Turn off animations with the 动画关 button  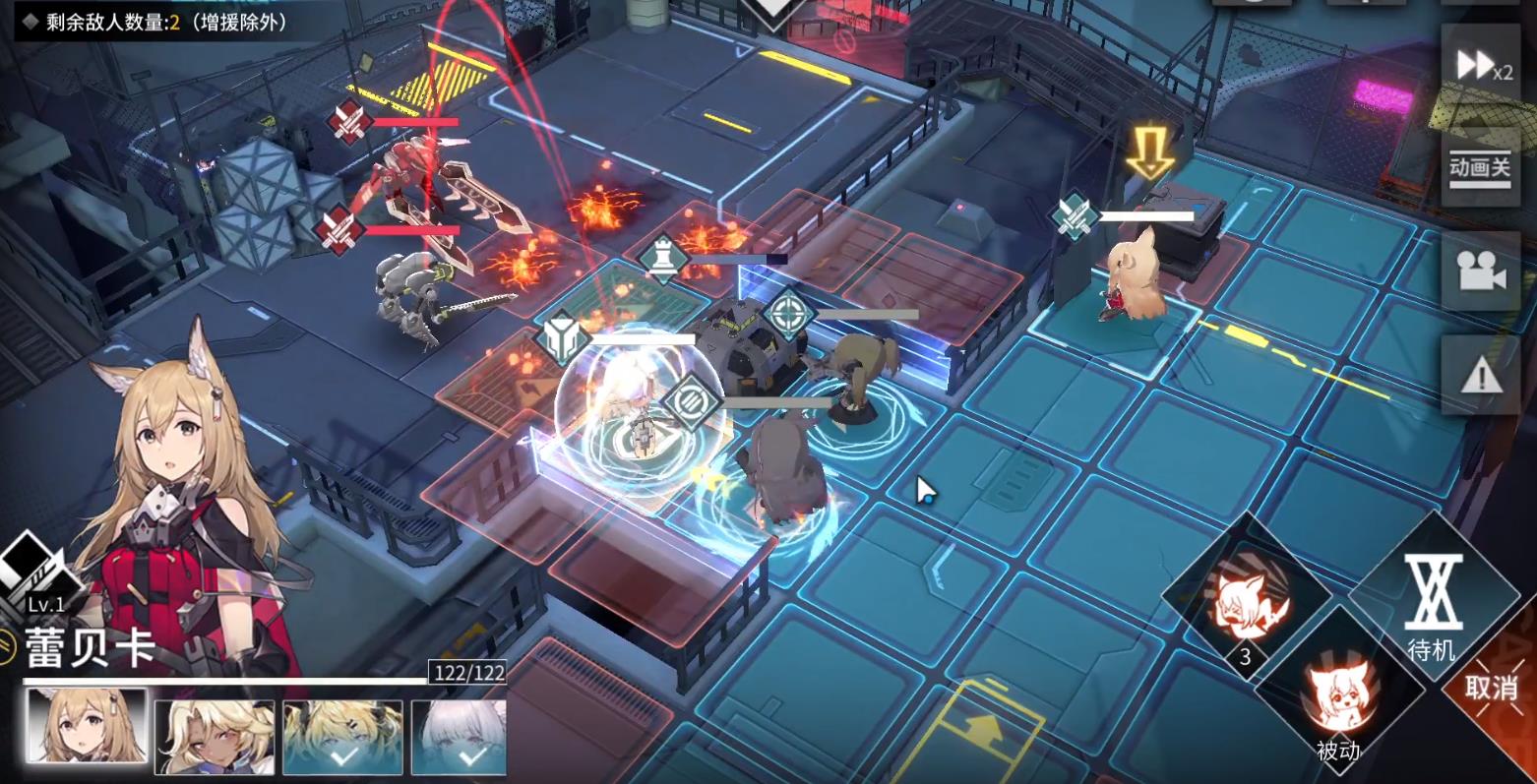[x=1479, y=168]
